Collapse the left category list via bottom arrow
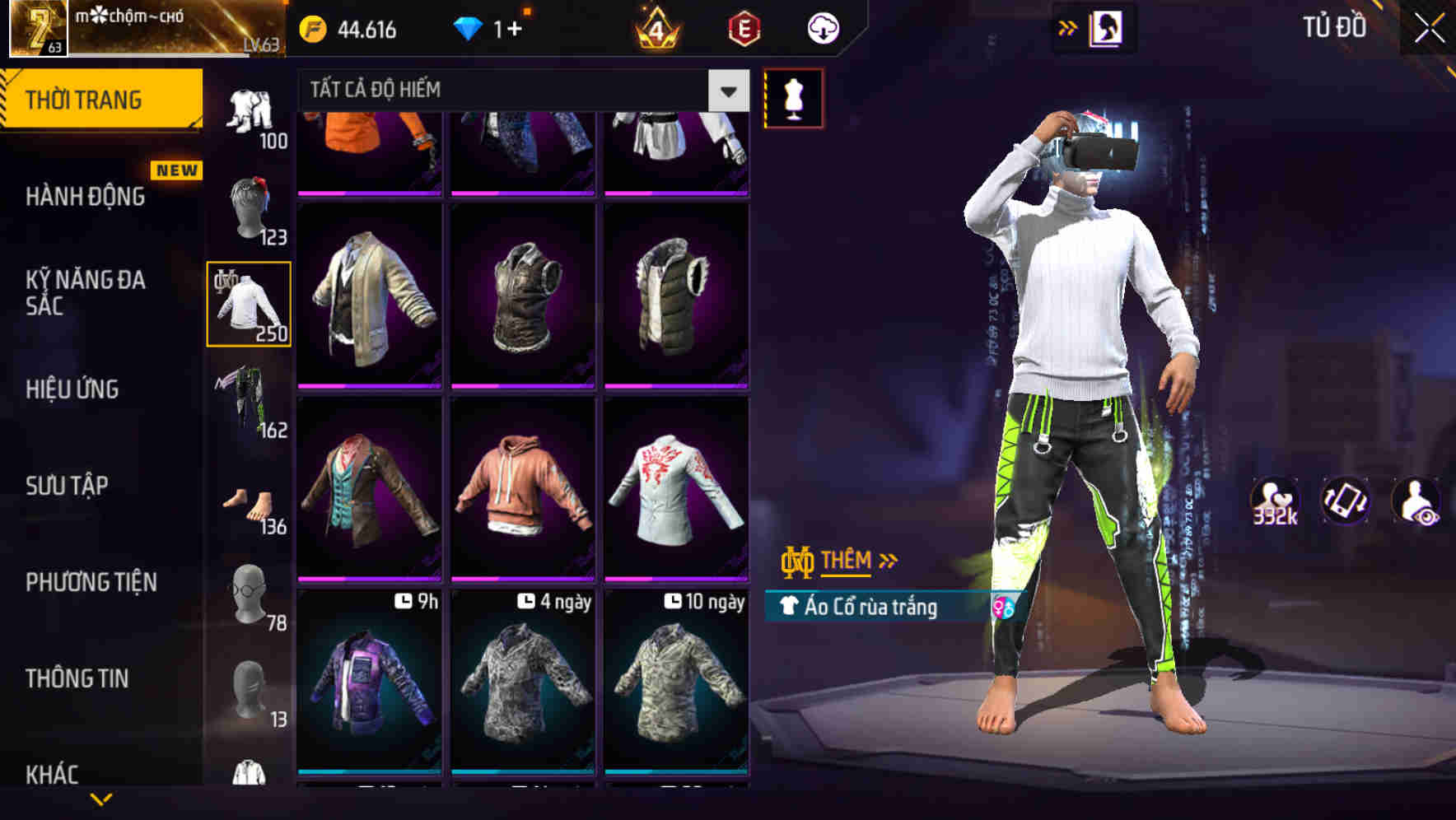 [x=101, y=800]
